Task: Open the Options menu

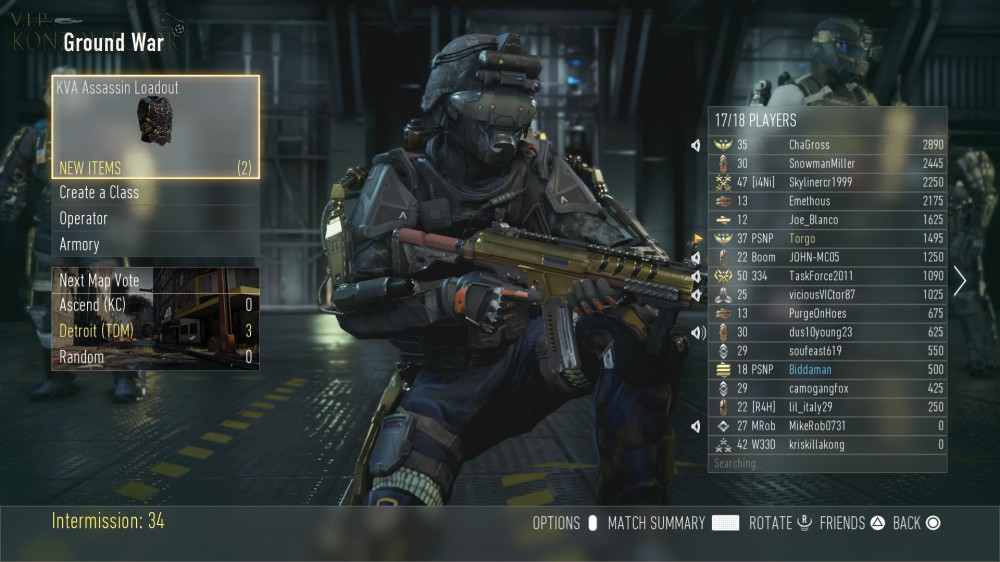Action: [x=565, y=523]
